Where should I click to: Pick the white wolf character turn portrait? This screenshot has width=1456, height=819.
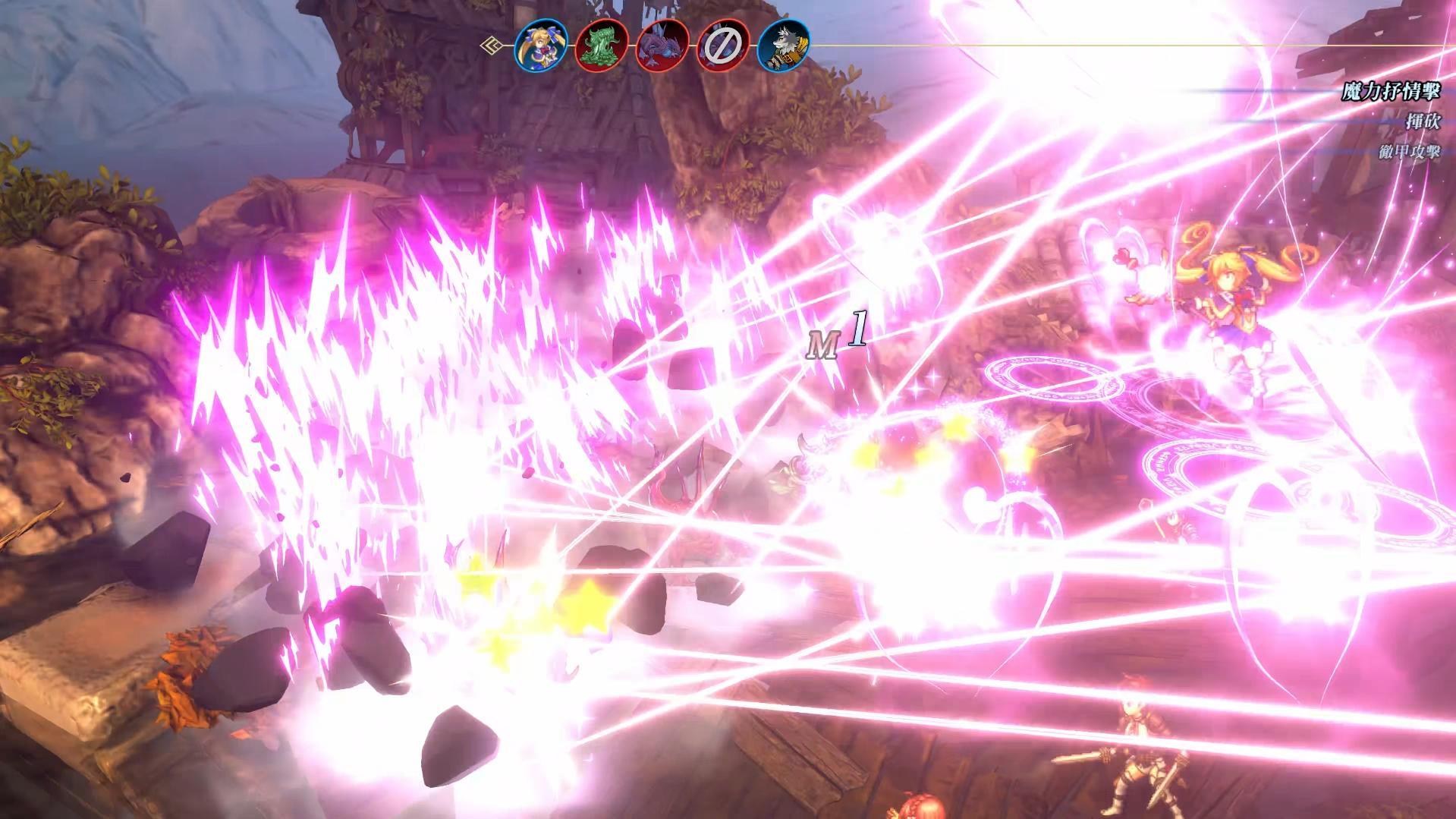click(783, 46)
